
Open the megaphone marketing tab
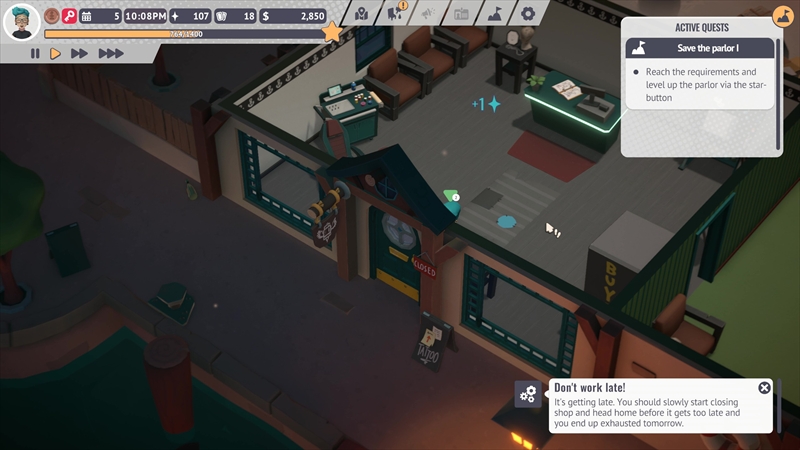point(428,14)
